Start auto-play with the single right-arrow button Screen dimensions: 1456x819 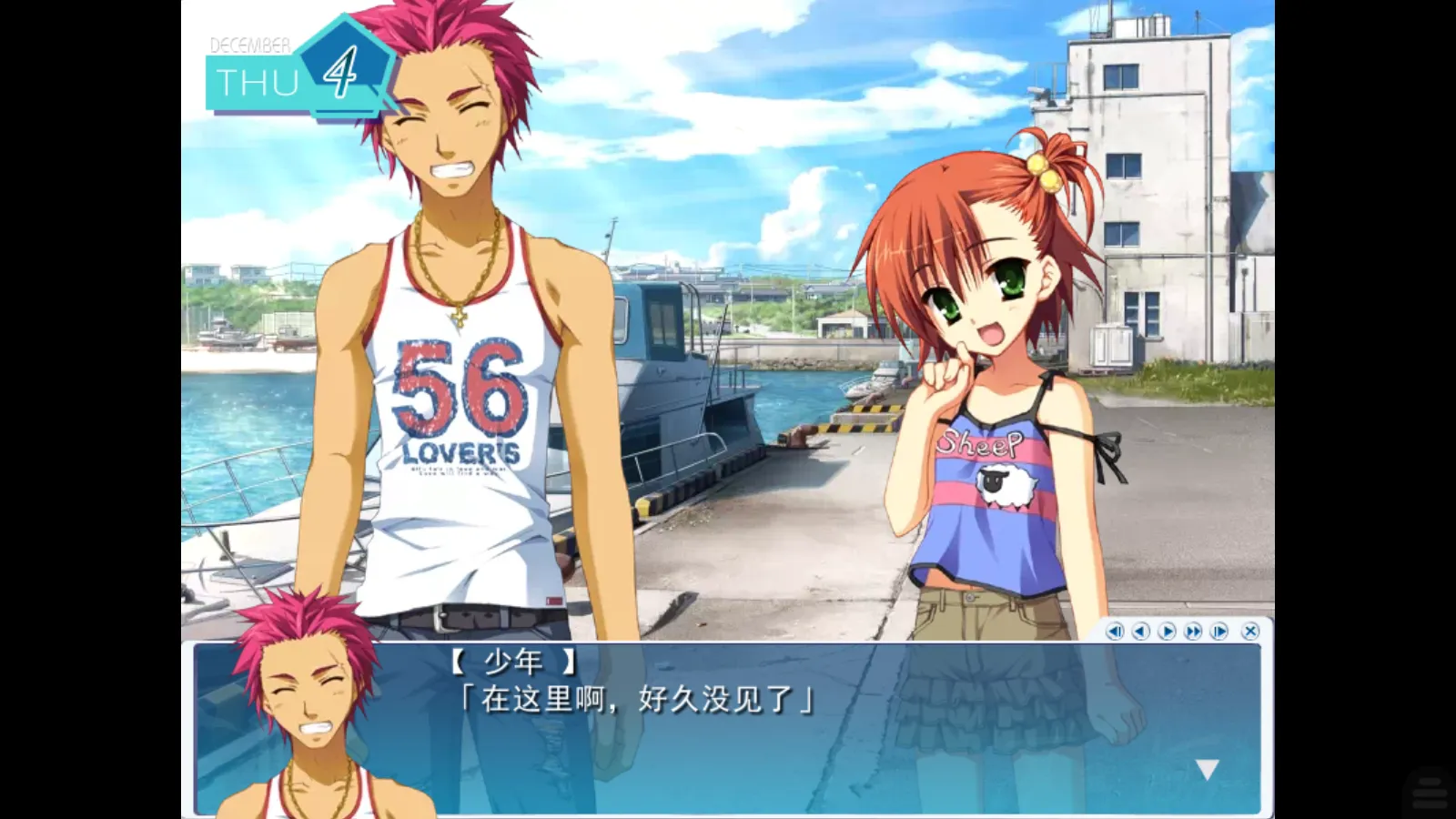coord(1168,631)
